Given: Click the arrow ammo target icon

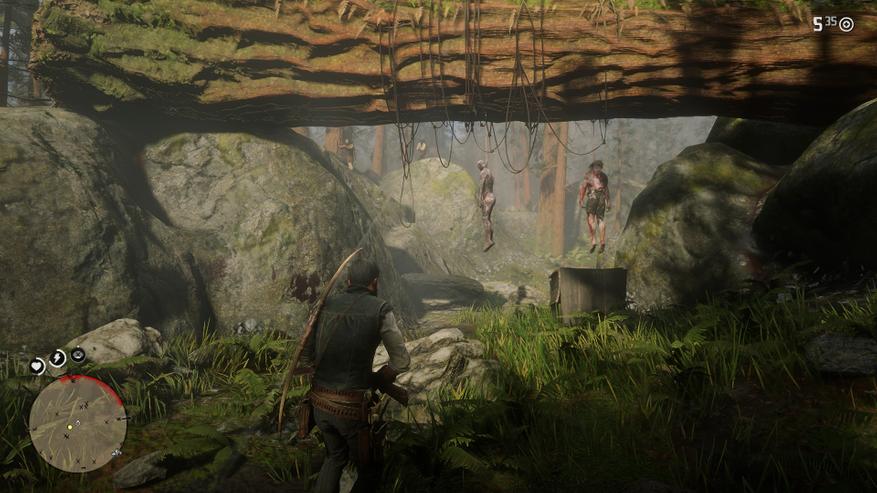Looking at the screenshot, I should (846, 24).
